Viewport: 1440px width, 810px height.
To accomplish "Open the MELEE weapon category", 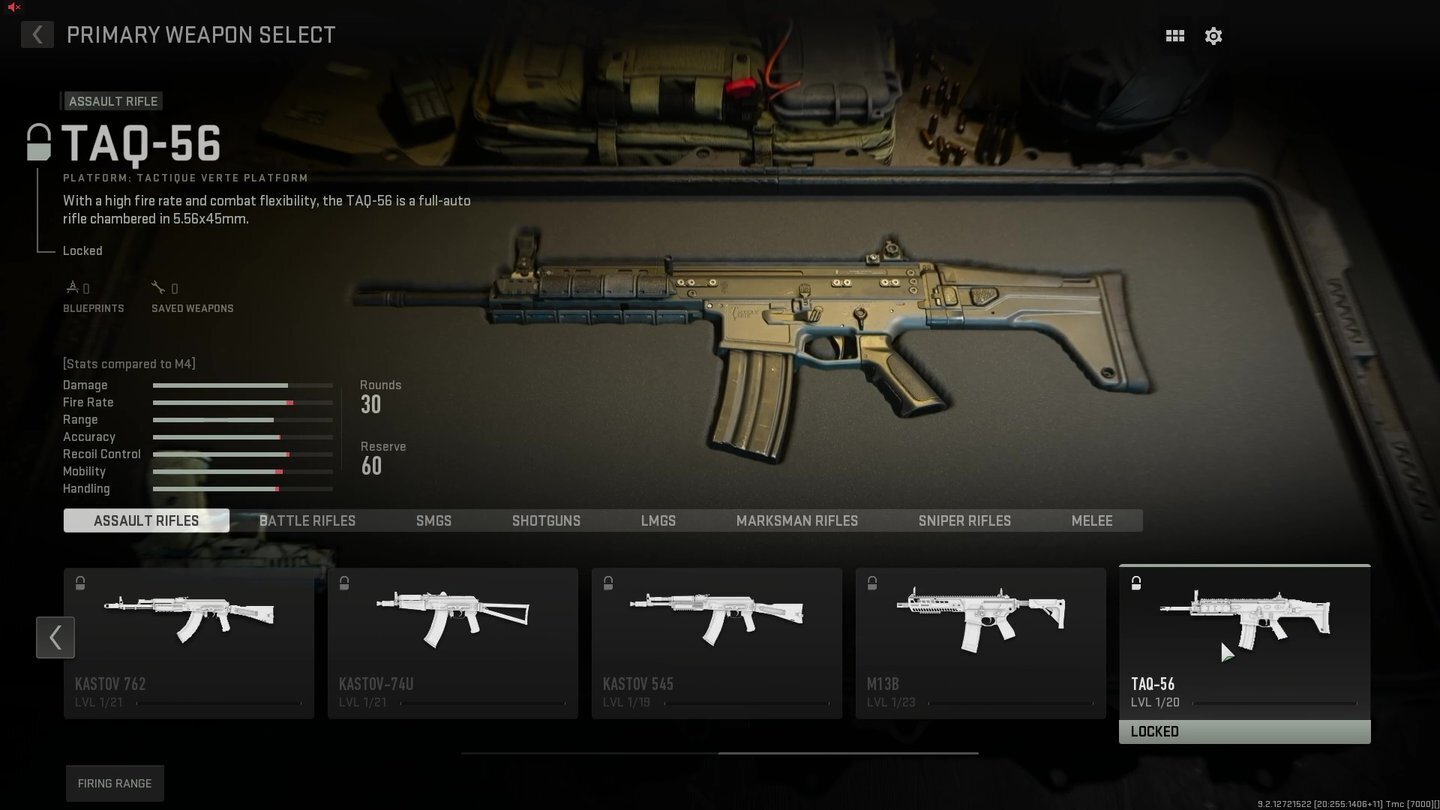I will tap(1091, 520).
